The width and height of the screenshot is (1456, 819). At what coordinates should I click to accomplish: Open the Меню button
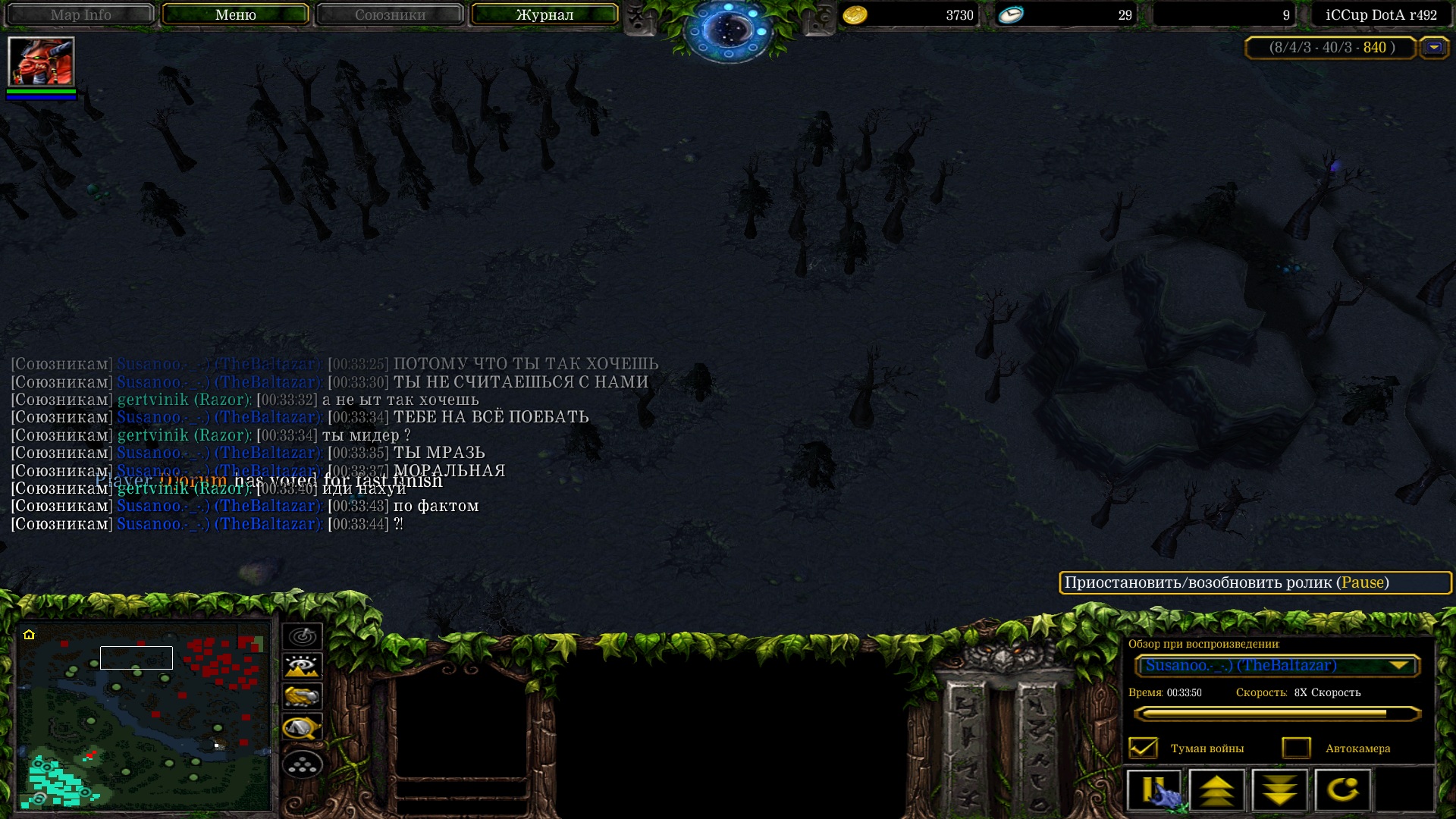click(235, 14)
